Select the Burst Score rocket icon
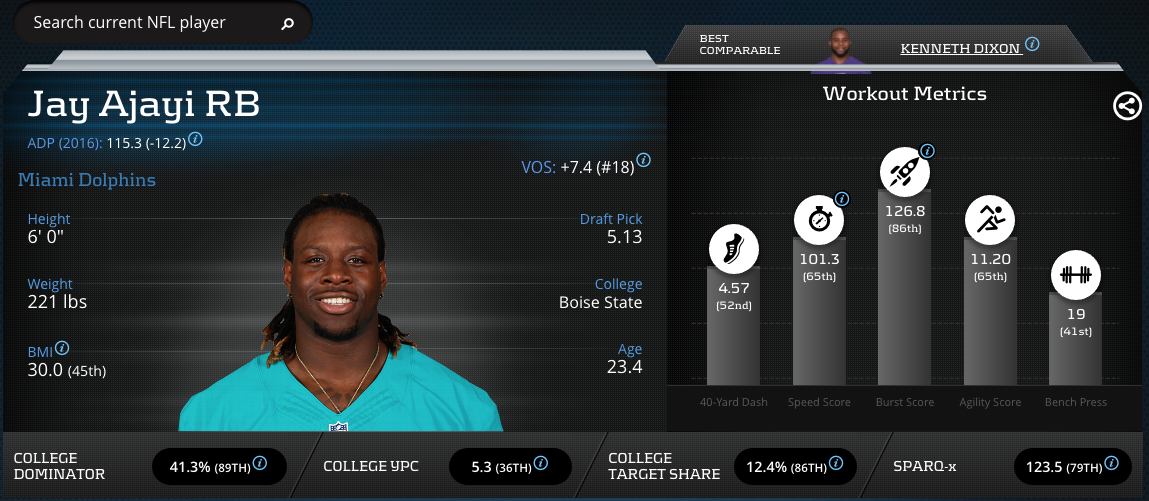This screenshot has width=1149, height=501. tap(904, 172)
